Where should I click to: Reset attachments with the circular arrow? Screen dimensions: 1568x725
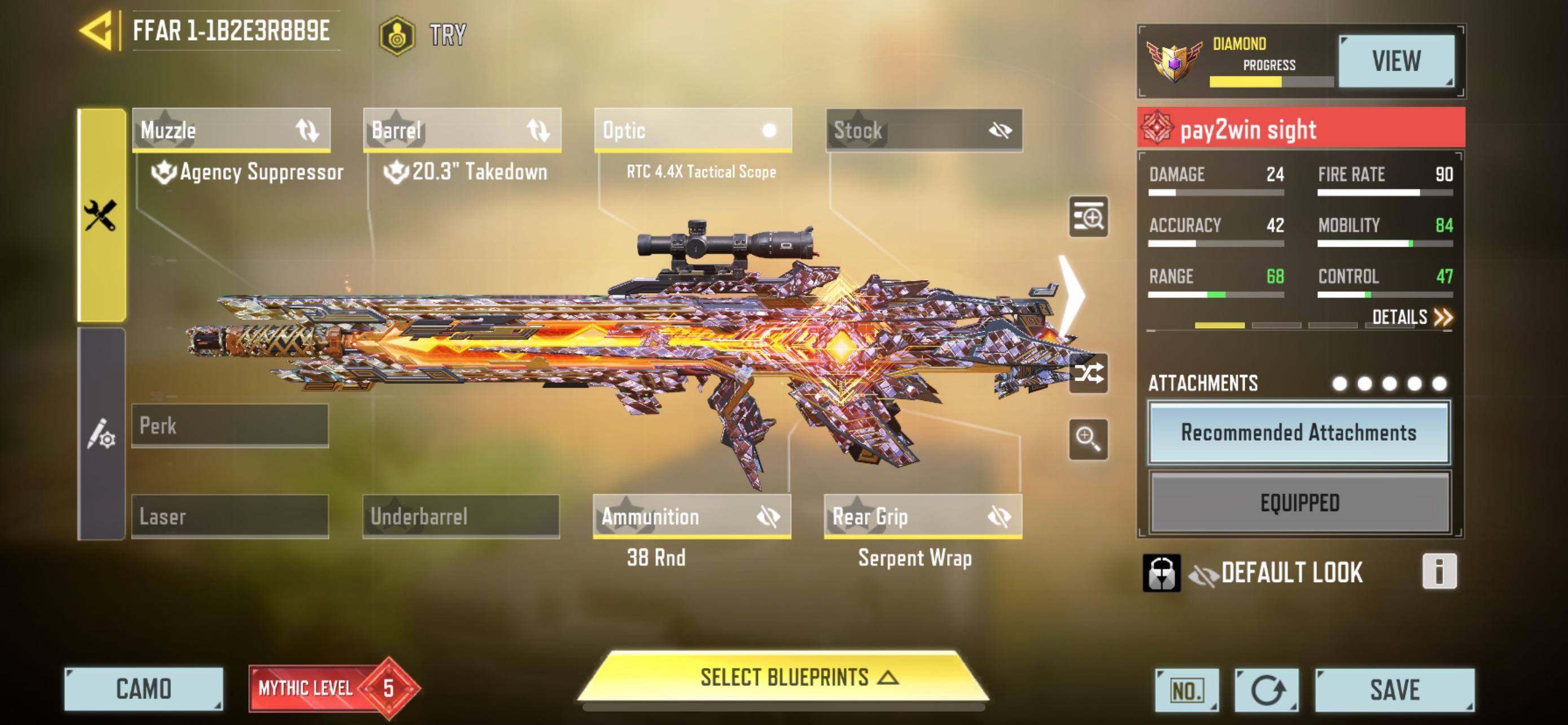(1266, 691)
